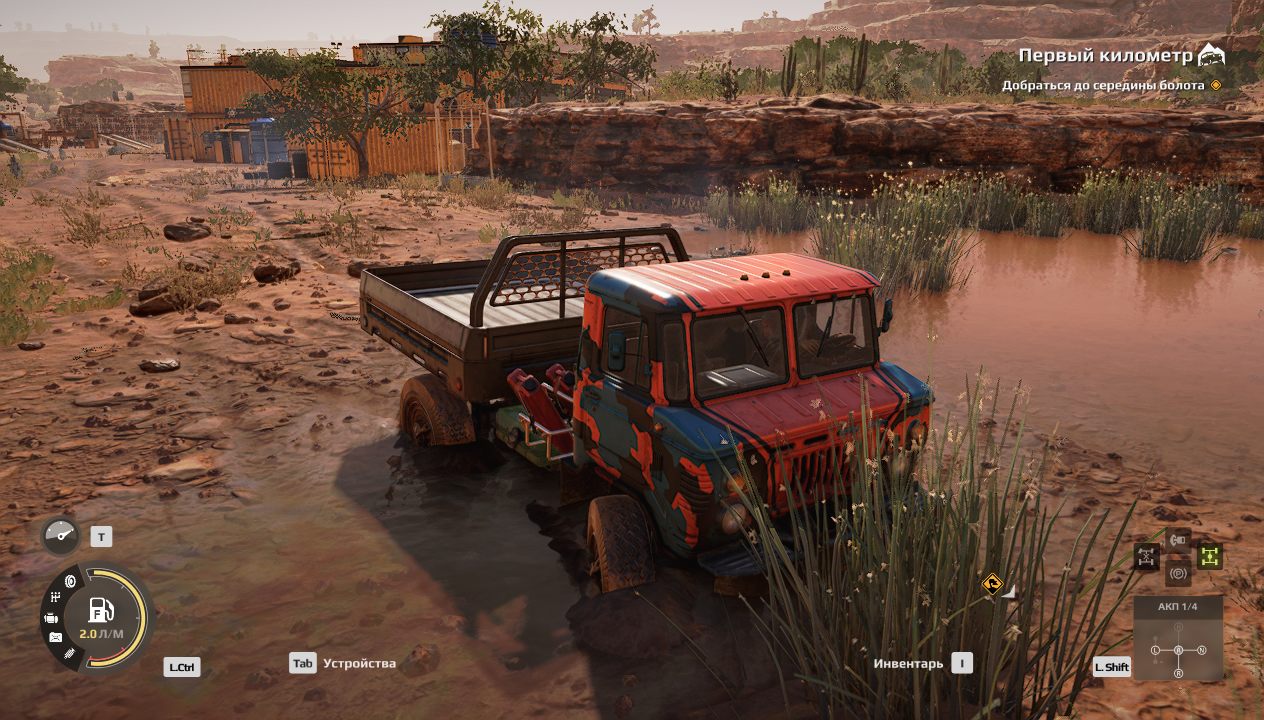Toggle the differential lock icon
This screenshot has height=720, width=1264.
[x=1146, y=557]
